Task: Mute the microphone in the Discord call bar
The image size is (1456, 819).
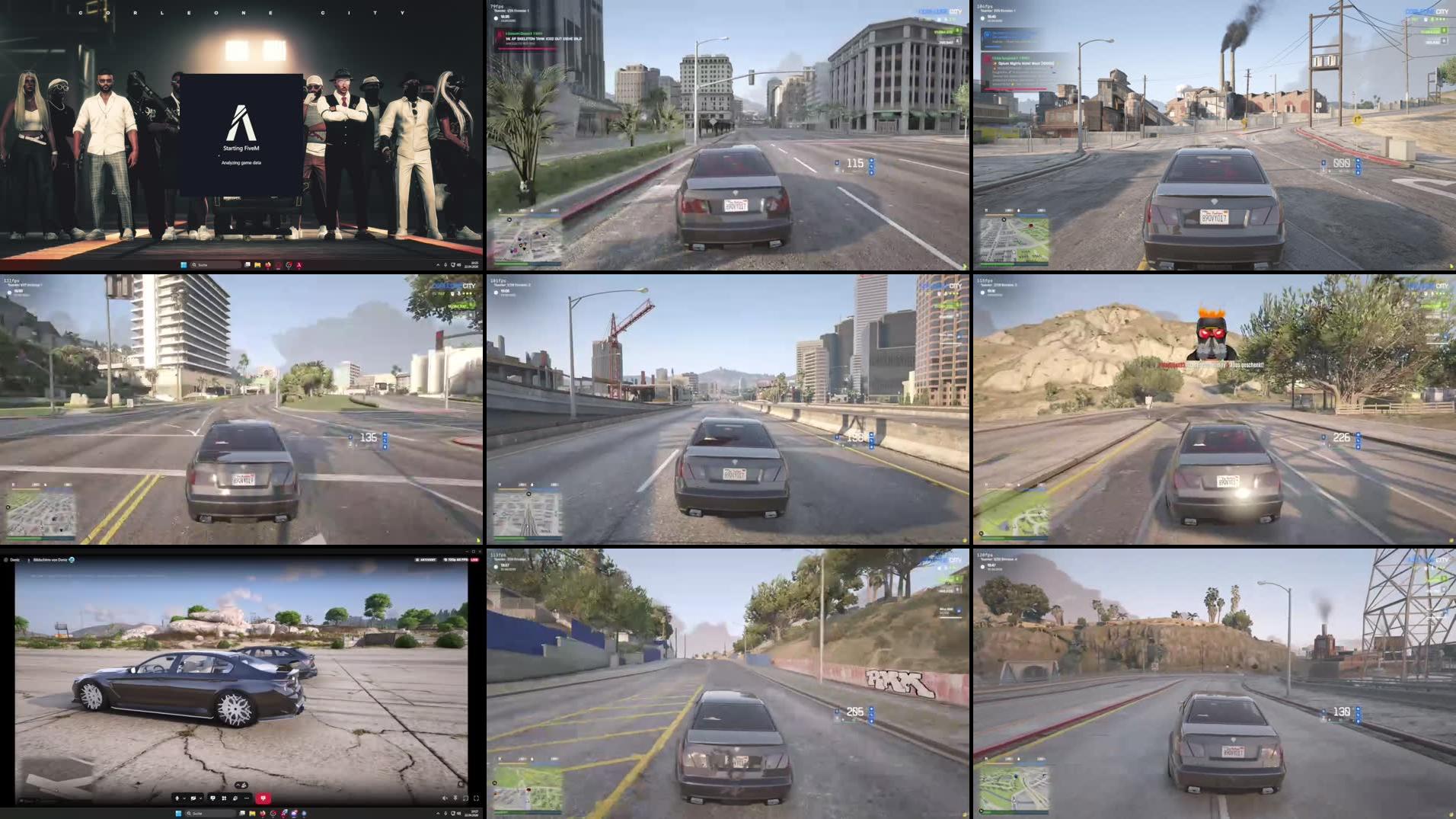Action: [x=177, y=798]
